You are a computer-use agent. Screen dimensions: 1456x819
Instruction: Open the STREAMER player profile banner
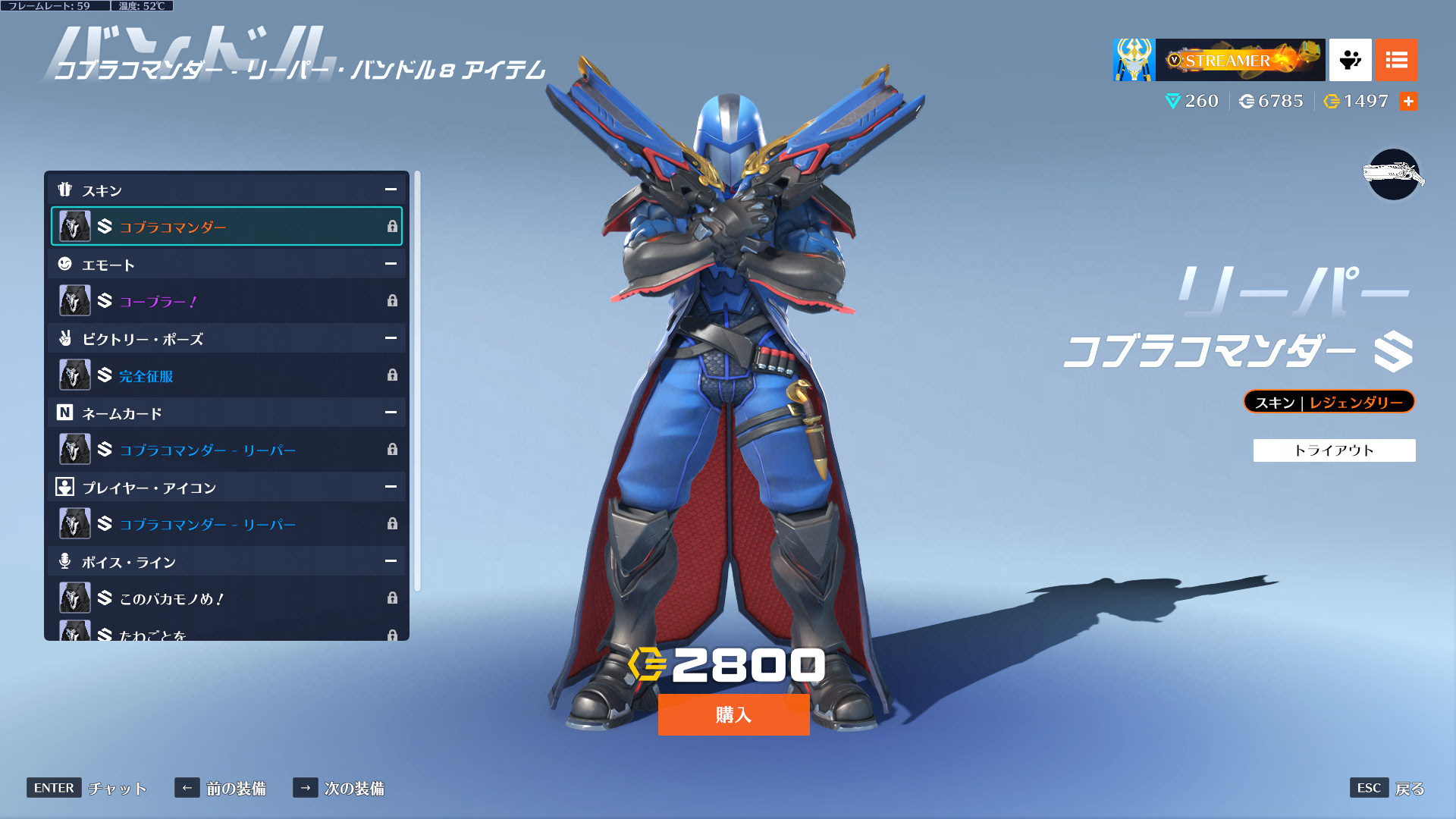pyautogui.click(x=1219, y=60)
